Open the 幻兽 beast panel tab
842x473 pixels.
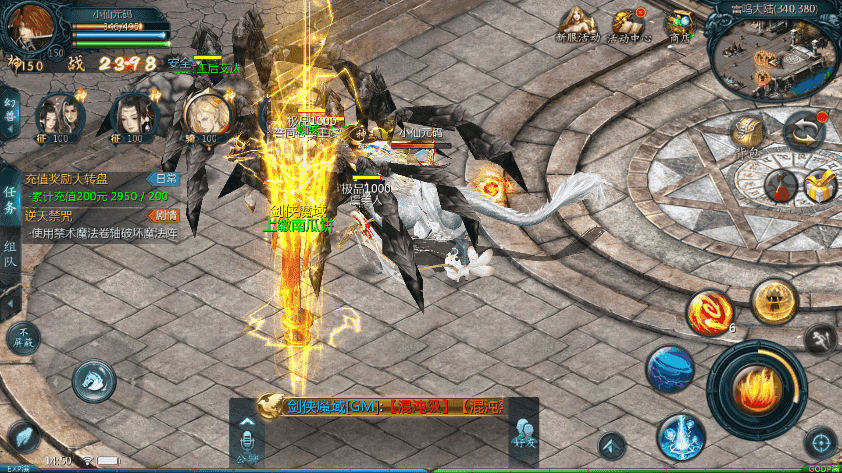[x=10, y=108]
